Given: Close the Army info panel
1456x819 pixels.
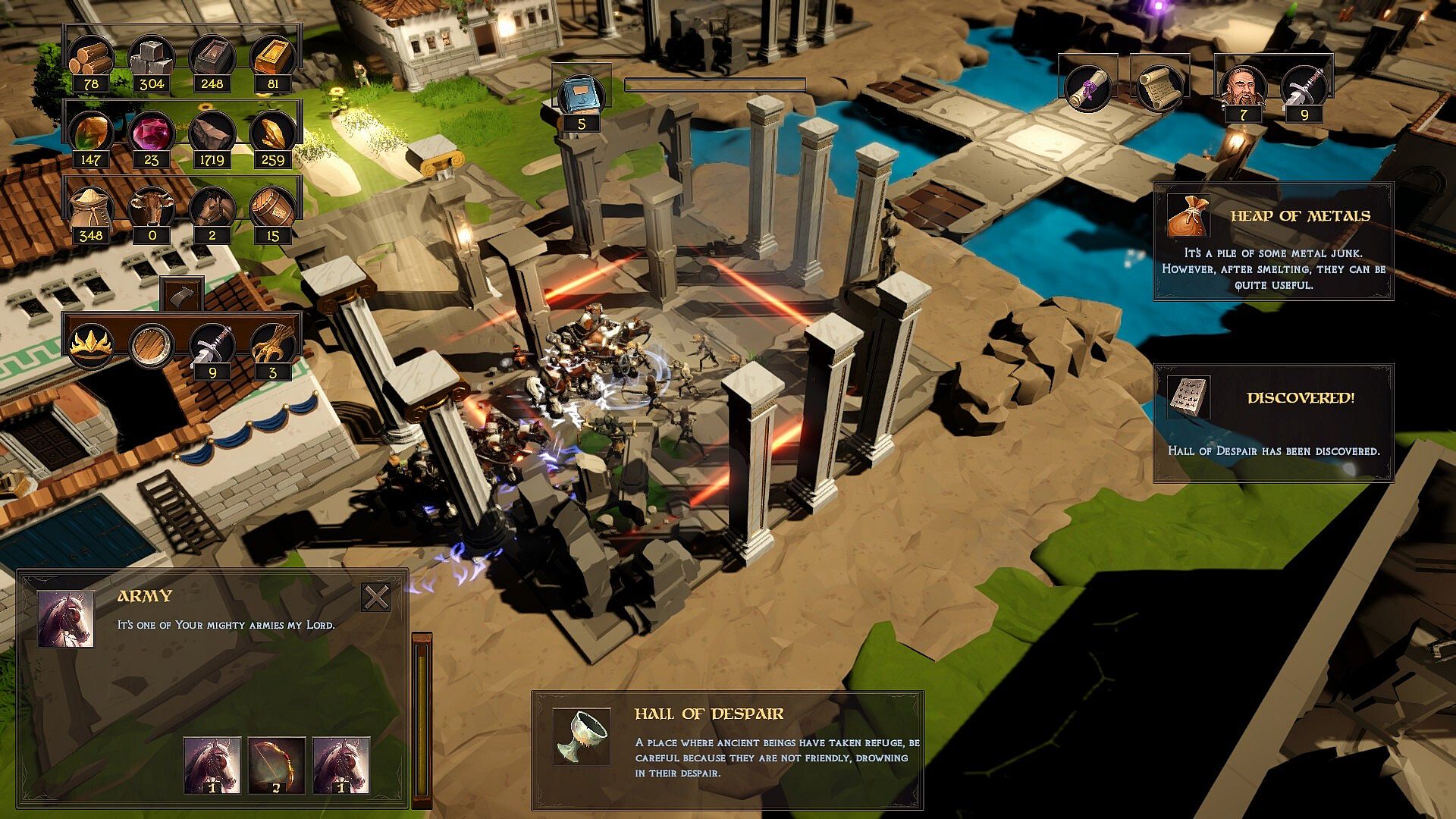Looking at the screenshot, I should click(375, 598).
